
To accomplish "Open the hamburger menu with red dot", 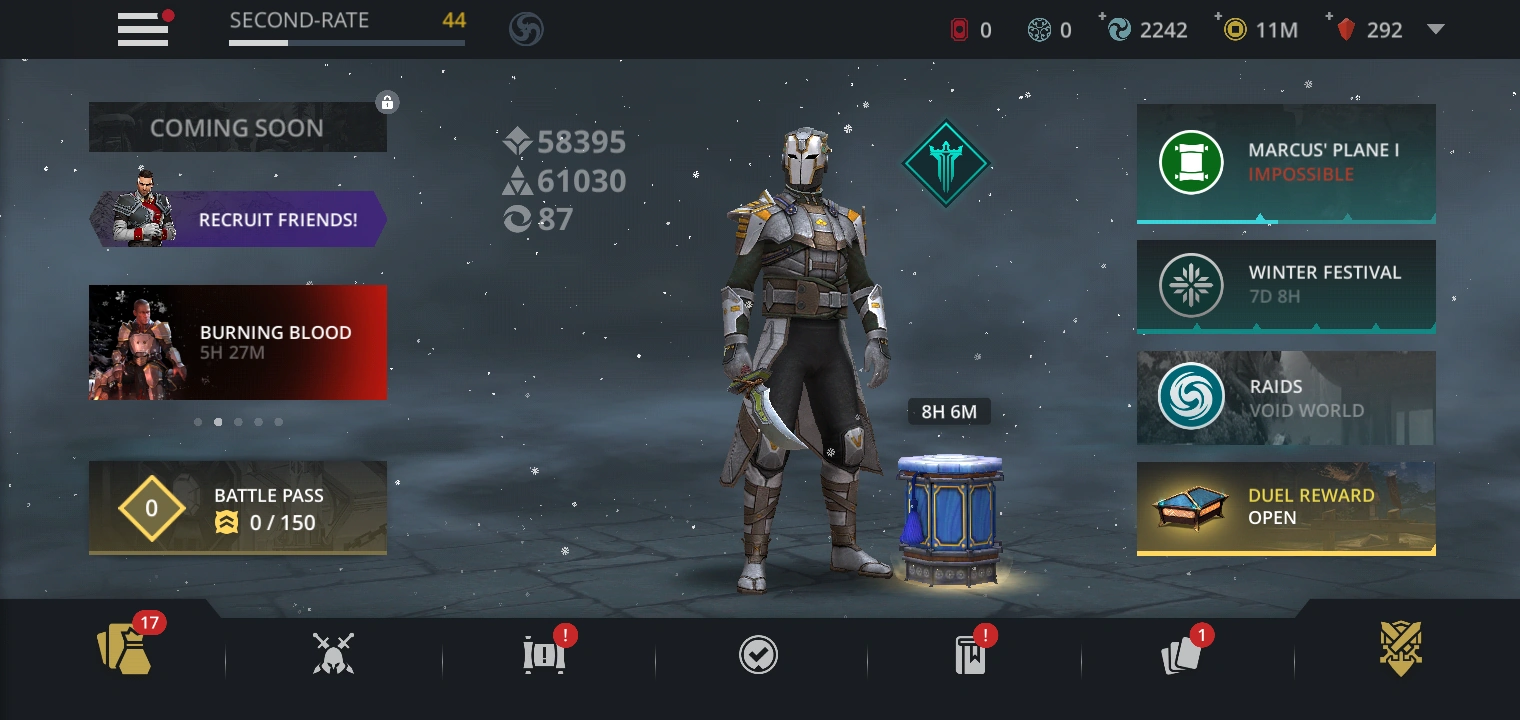I will pos(142,30).
